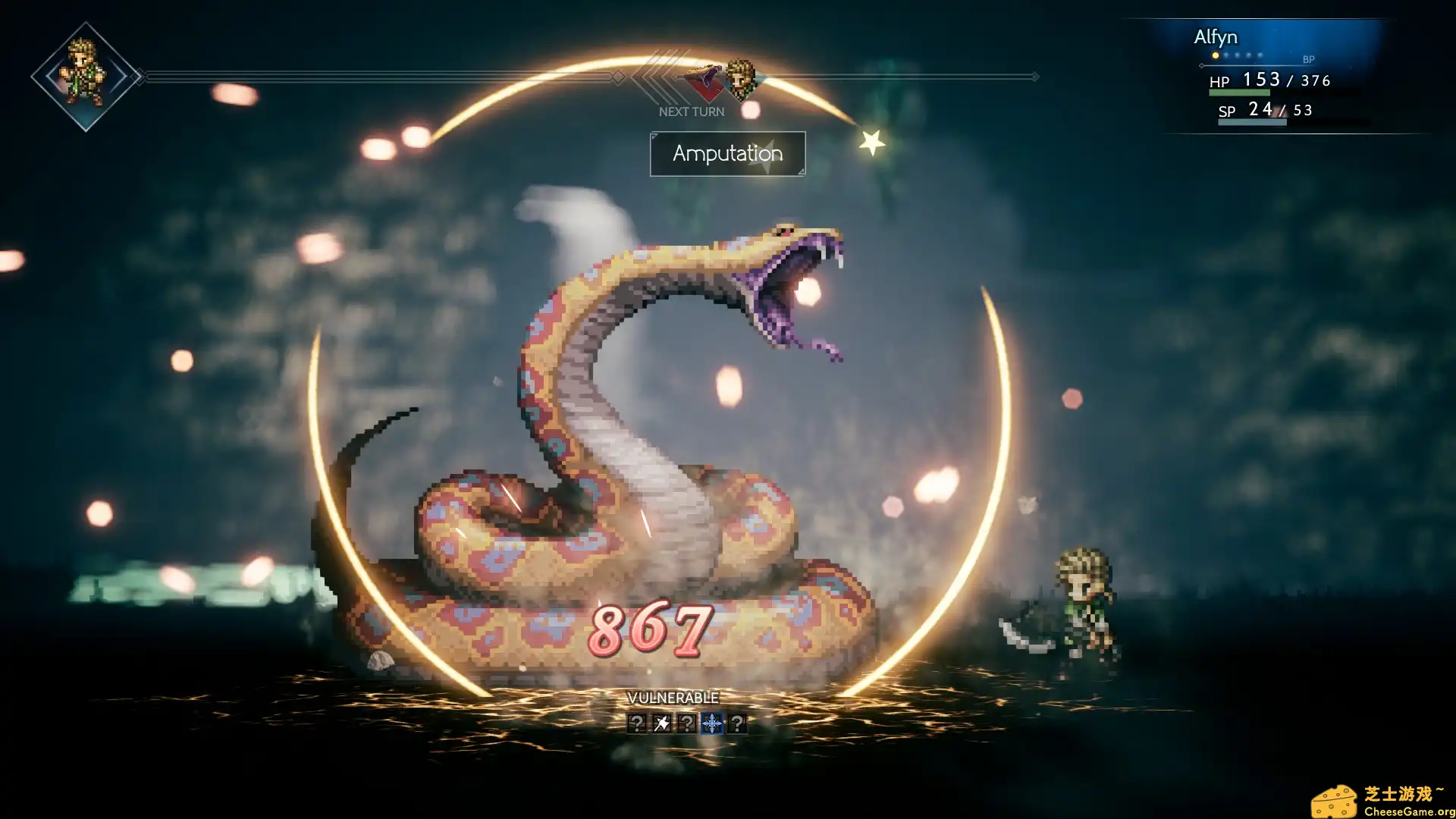Toggle the first BP pip under Alfyn's name
This screenshot has height=819, width=1456.
[x=1216, y=55]
